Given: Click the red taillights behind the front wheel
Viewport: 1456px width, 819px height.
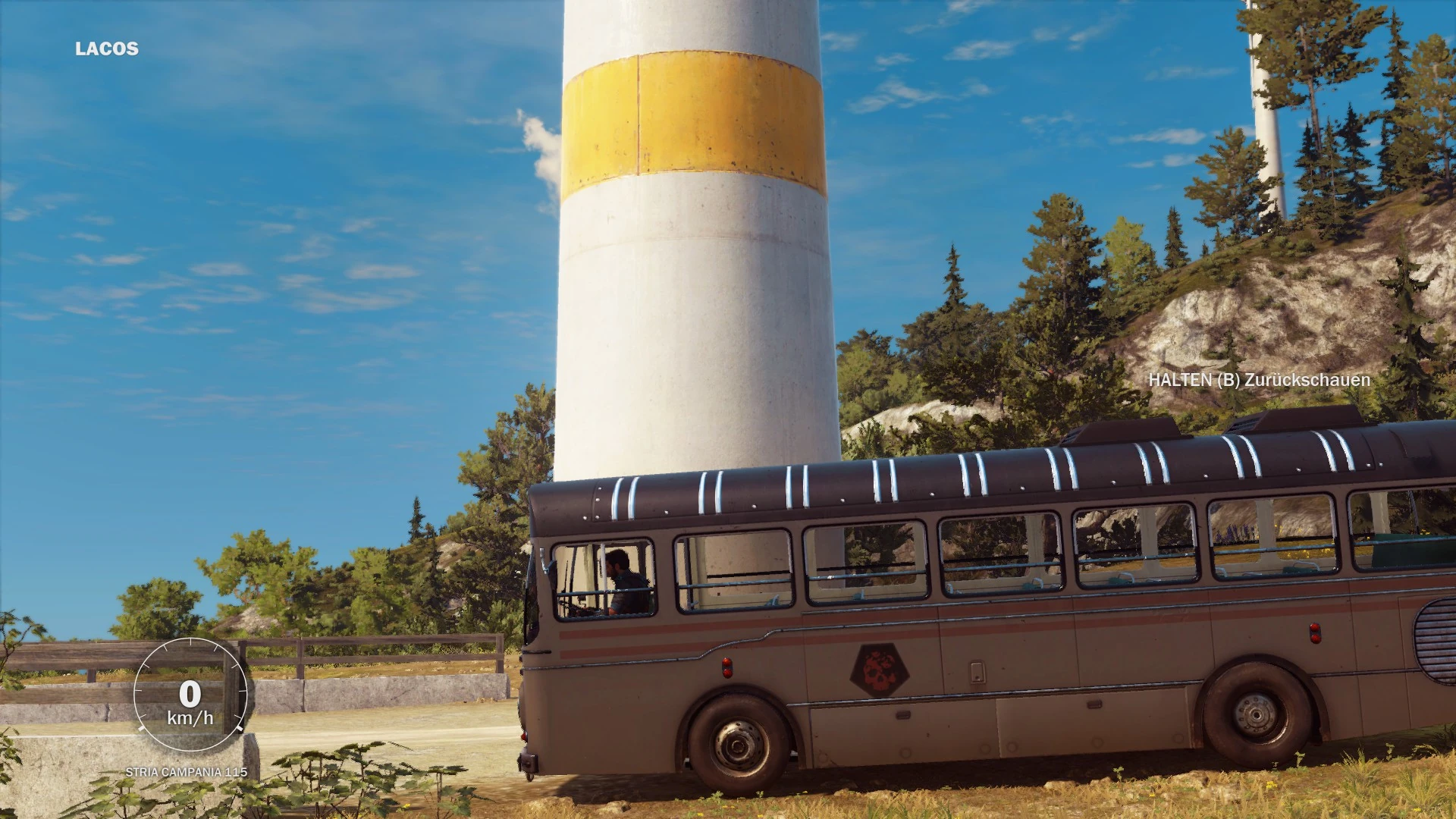Looking at the screenshot, I should coord(726,666).
